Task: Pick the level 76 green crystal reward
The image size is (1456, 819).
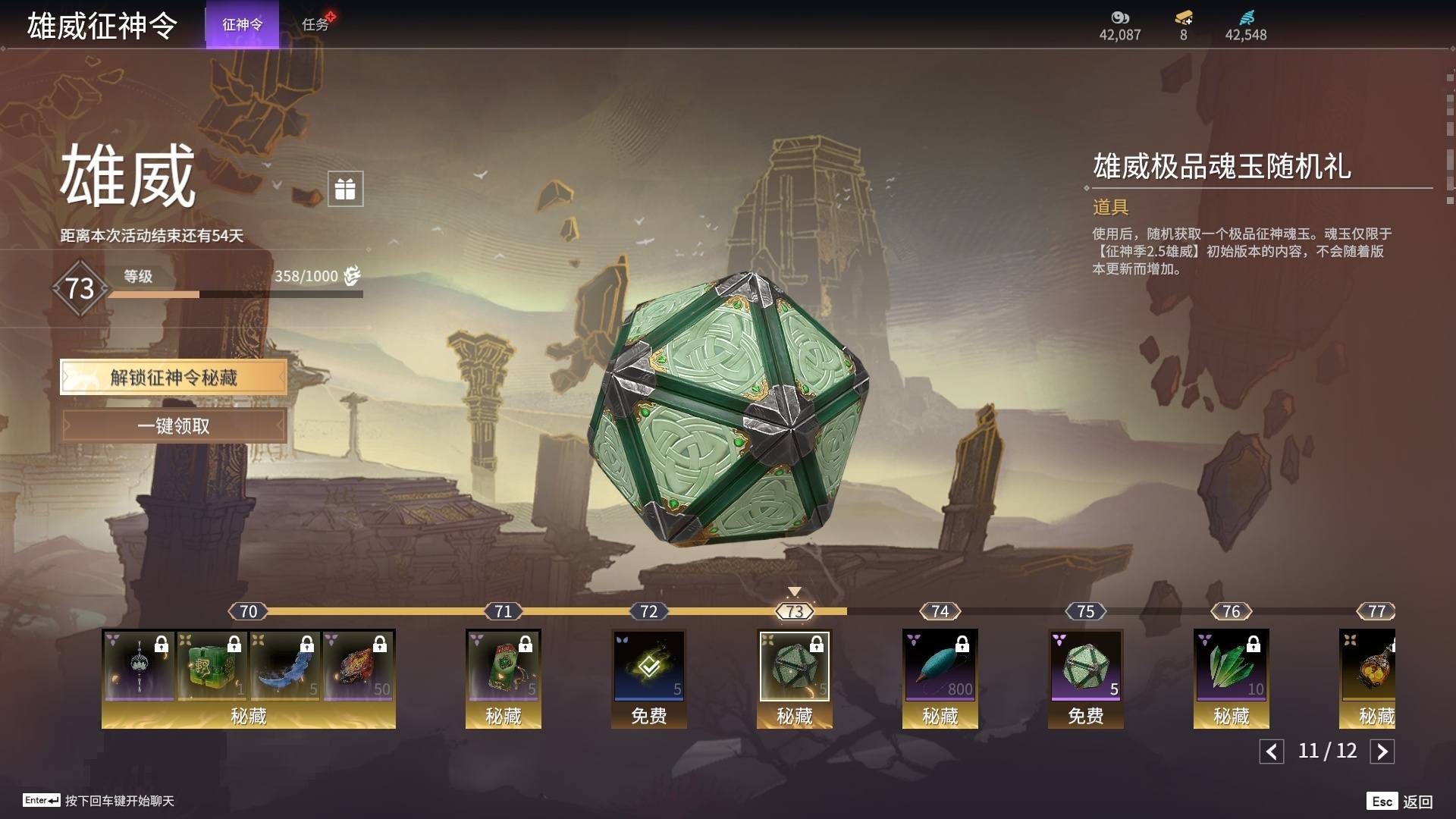Action: [x=1231, y=666]
